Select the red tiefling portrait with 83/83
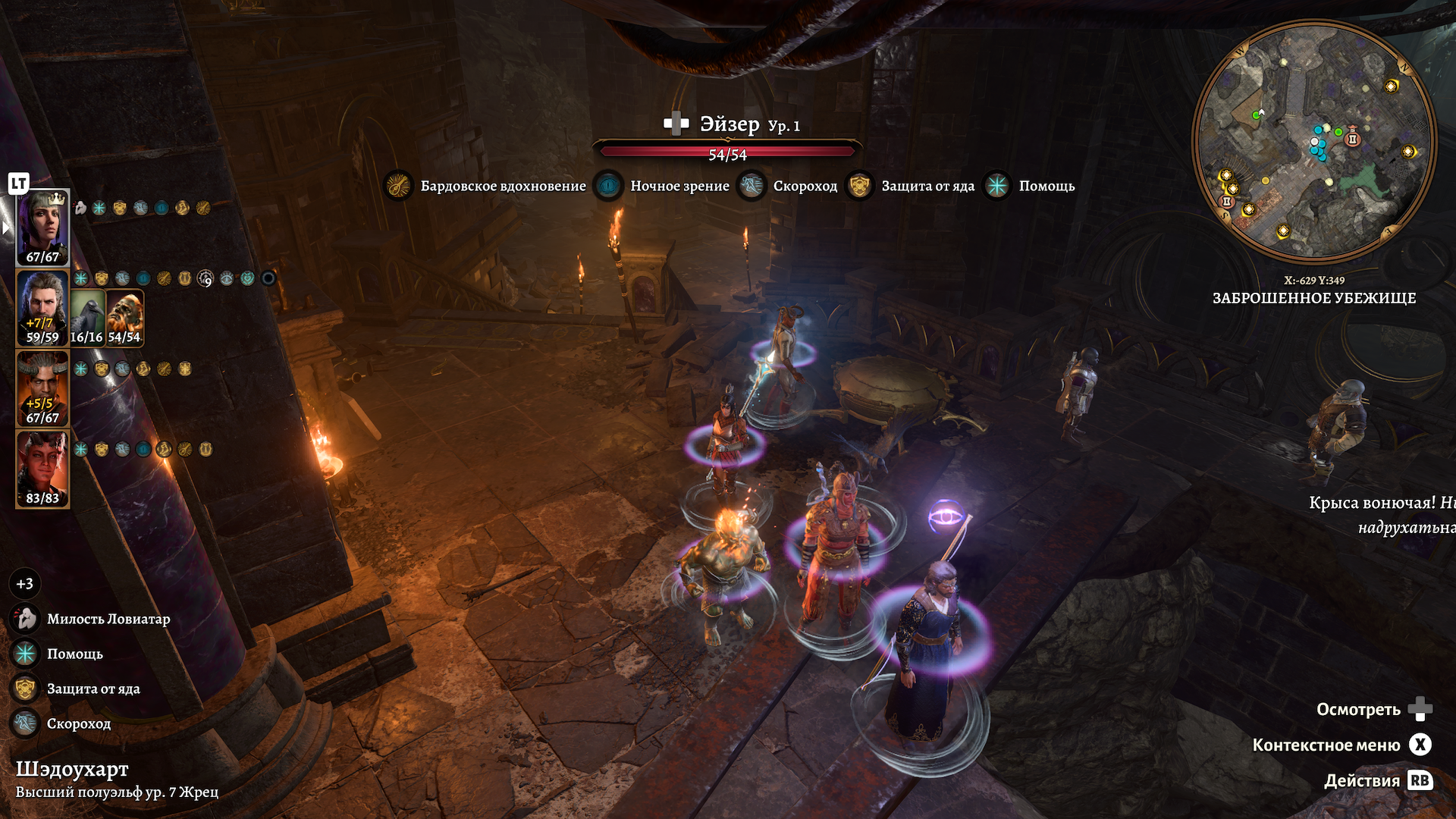Viewport: 1456px width, 819px height. click(42, 469)
